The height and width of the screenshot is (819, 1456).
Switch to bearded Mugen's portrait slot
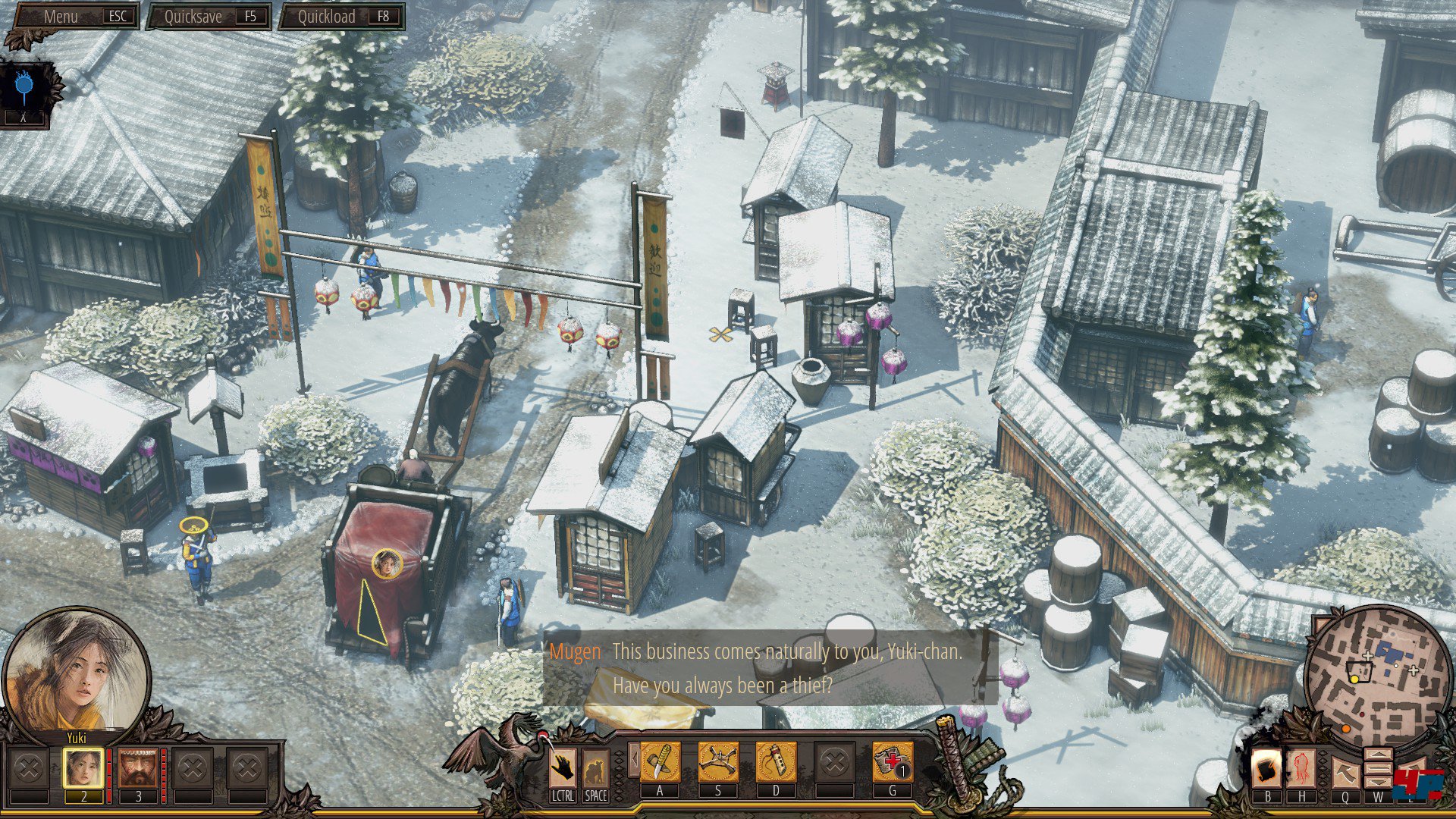(x=138, y=769)
